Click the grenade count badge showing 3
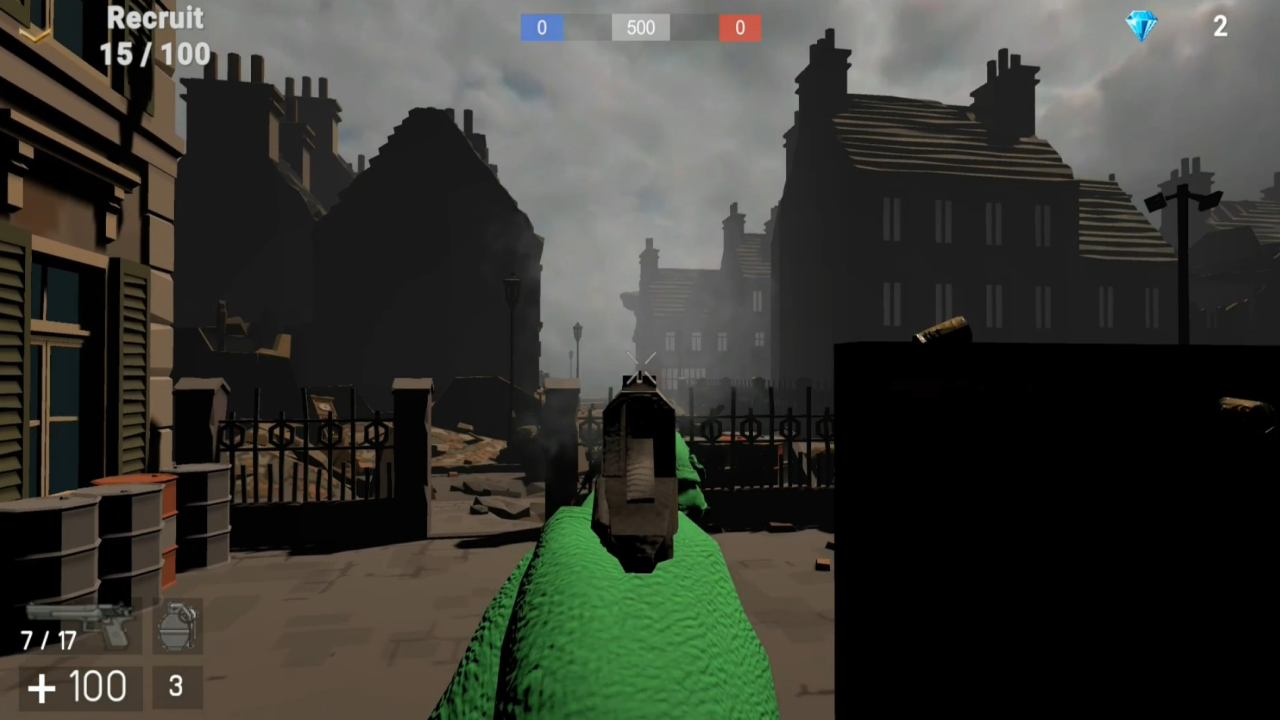 [x=175, y=686]
